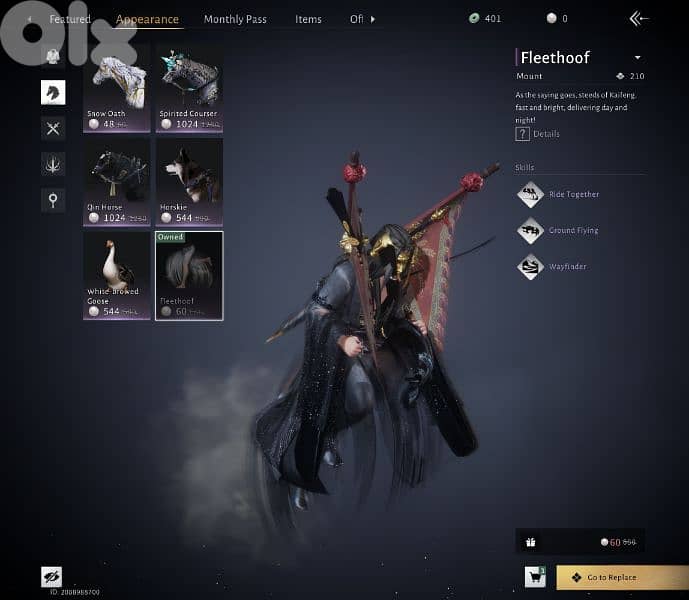Switch to the Items tab
The image size is (689, 600).
click(308, 19)
